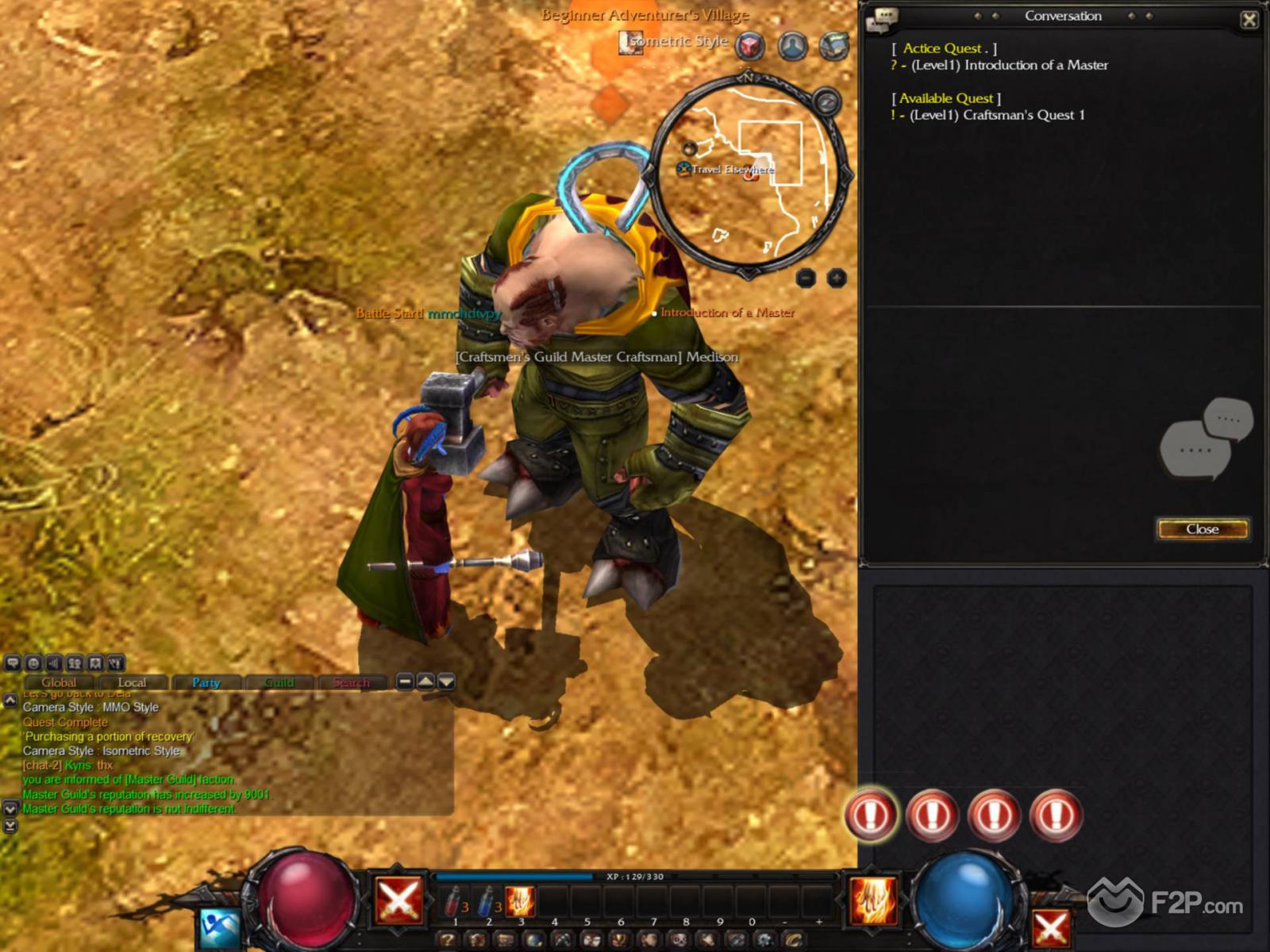Click the gold Close button
The height and width of the screenshot is (952, 1270).
tap(1202, 529)
